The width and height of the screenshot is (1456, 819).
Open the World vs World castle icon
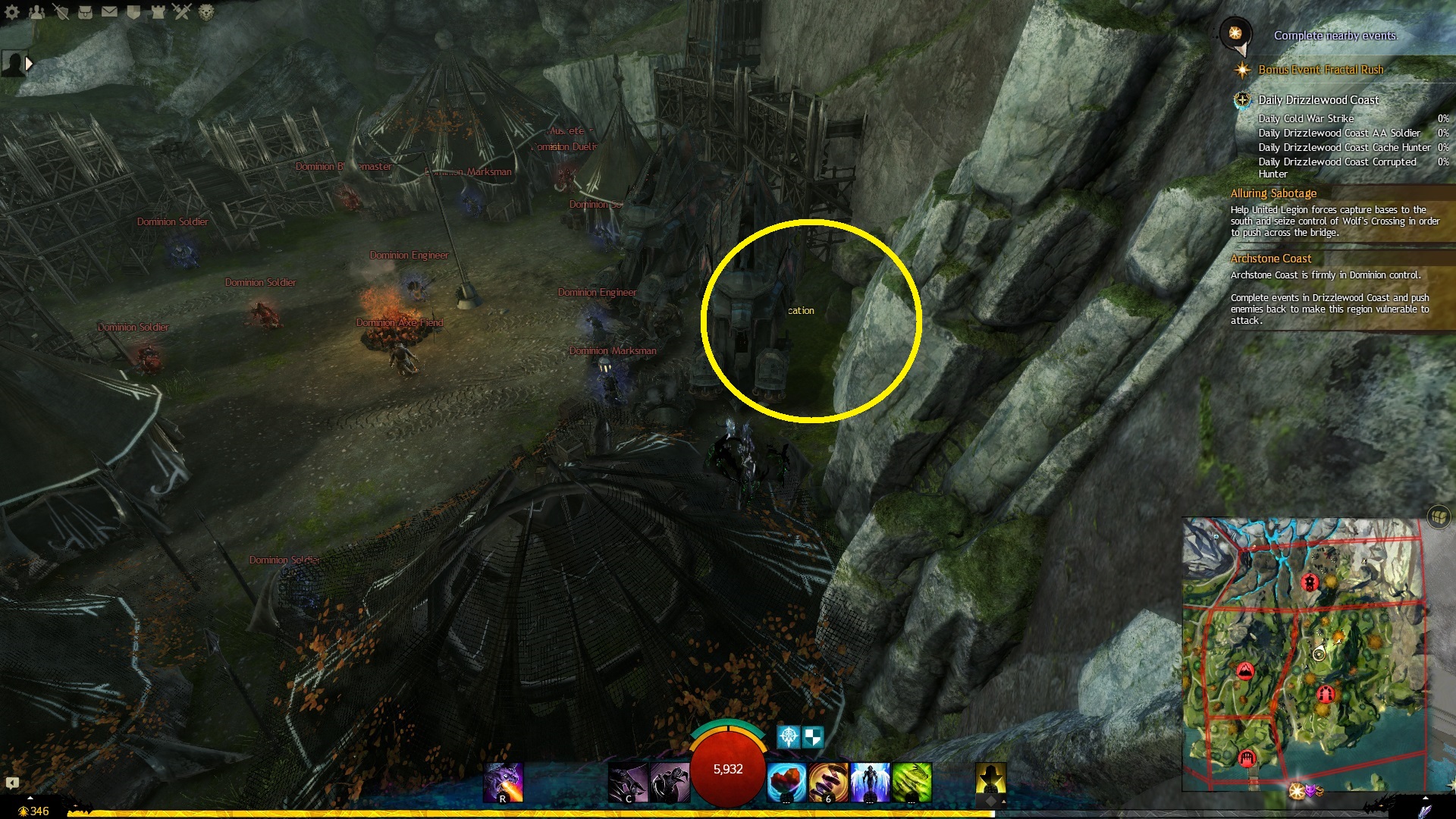[158, 11]
